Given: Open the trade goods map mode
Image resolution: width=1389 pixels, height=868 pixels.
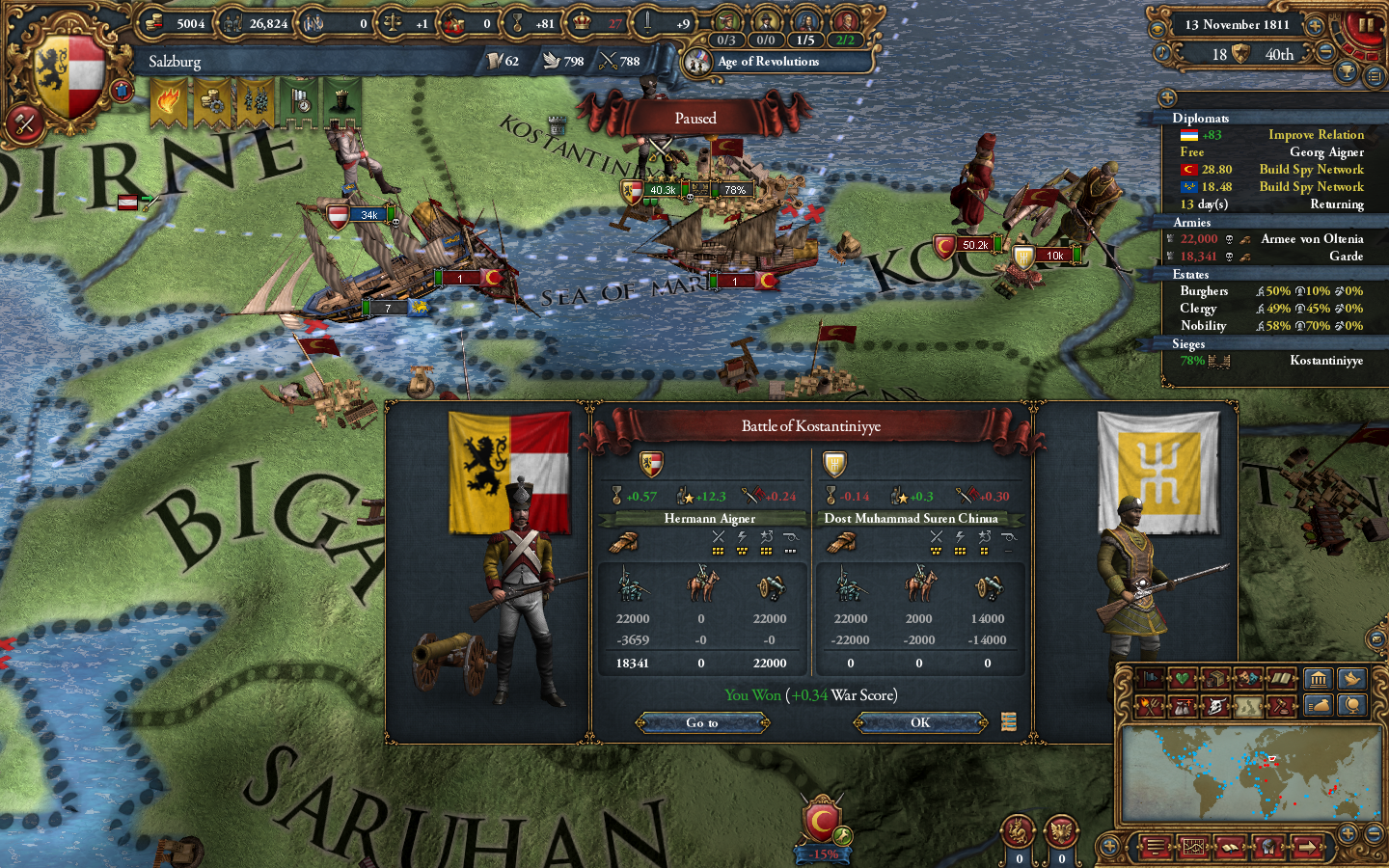Looking at the screenshot, I should pyautogui.click(x=1214, y=679).
